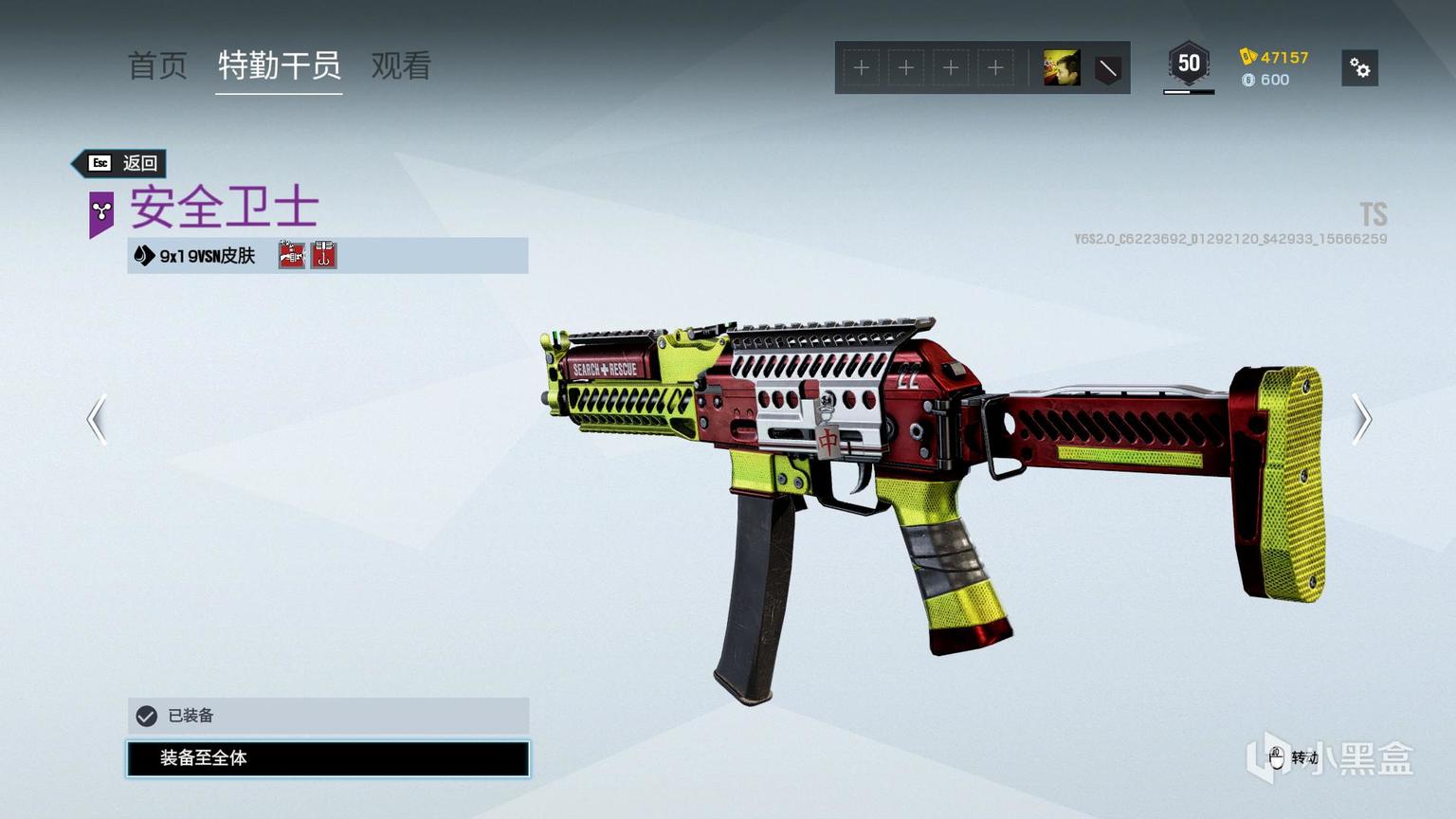Open the player profile avatar
The height and width of the screenshot is (819, 1456).
pos(1062,68)
